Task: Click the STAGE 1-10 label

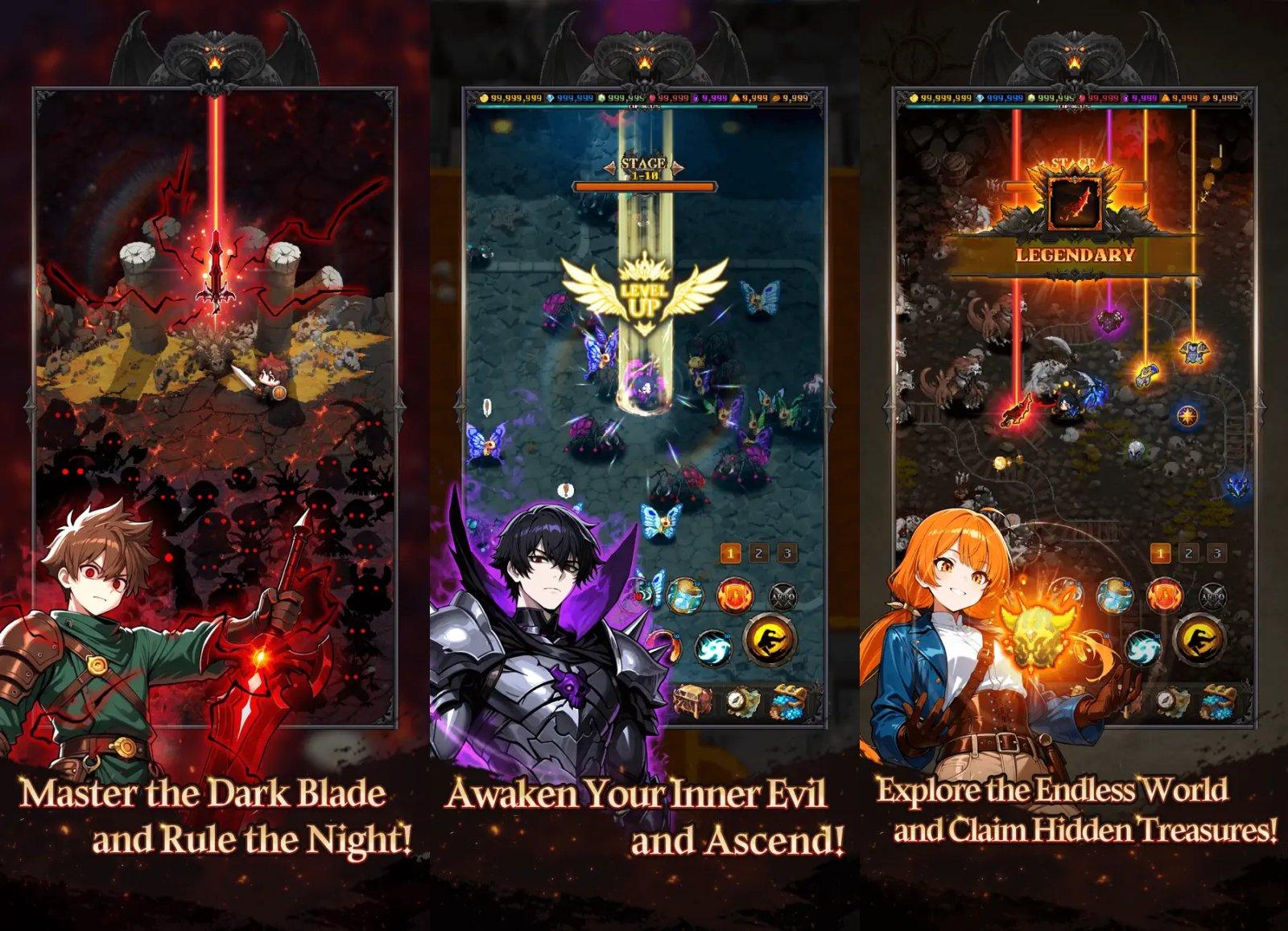Action: [x=643, y=169]
